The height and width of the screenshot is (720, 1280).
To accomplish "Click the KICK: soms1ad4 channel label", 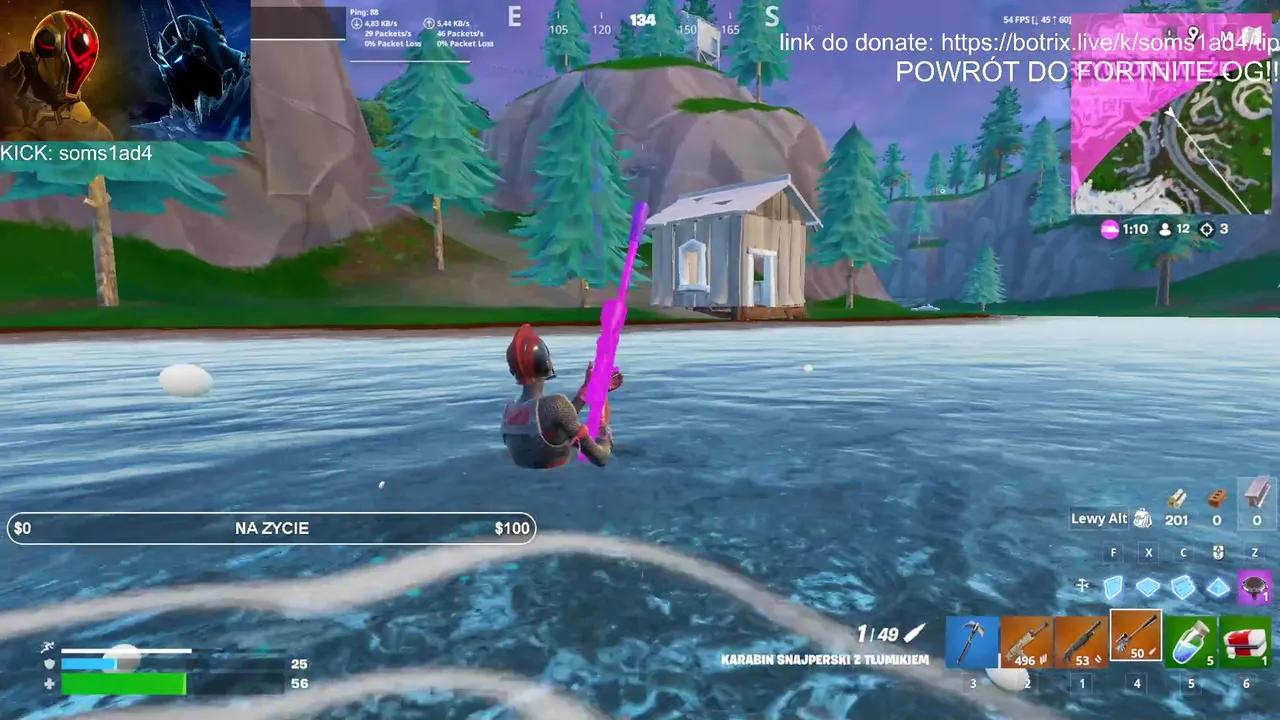I will click(x=77, y=153).
